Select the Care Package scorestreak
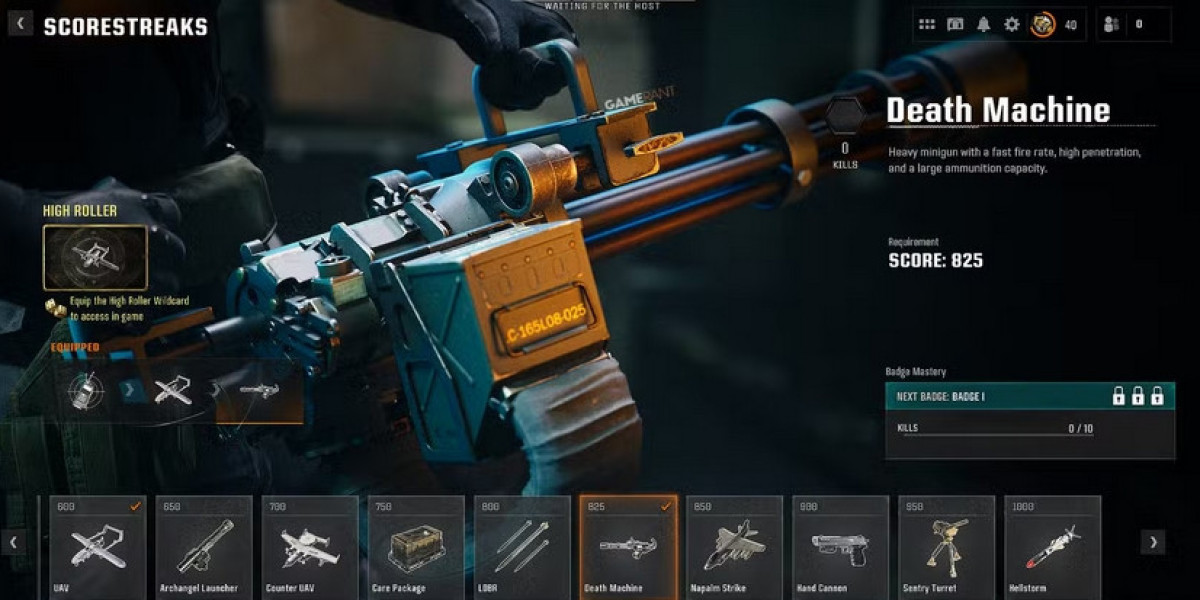Screen dimensions: 1200x600 click(416, 547)
